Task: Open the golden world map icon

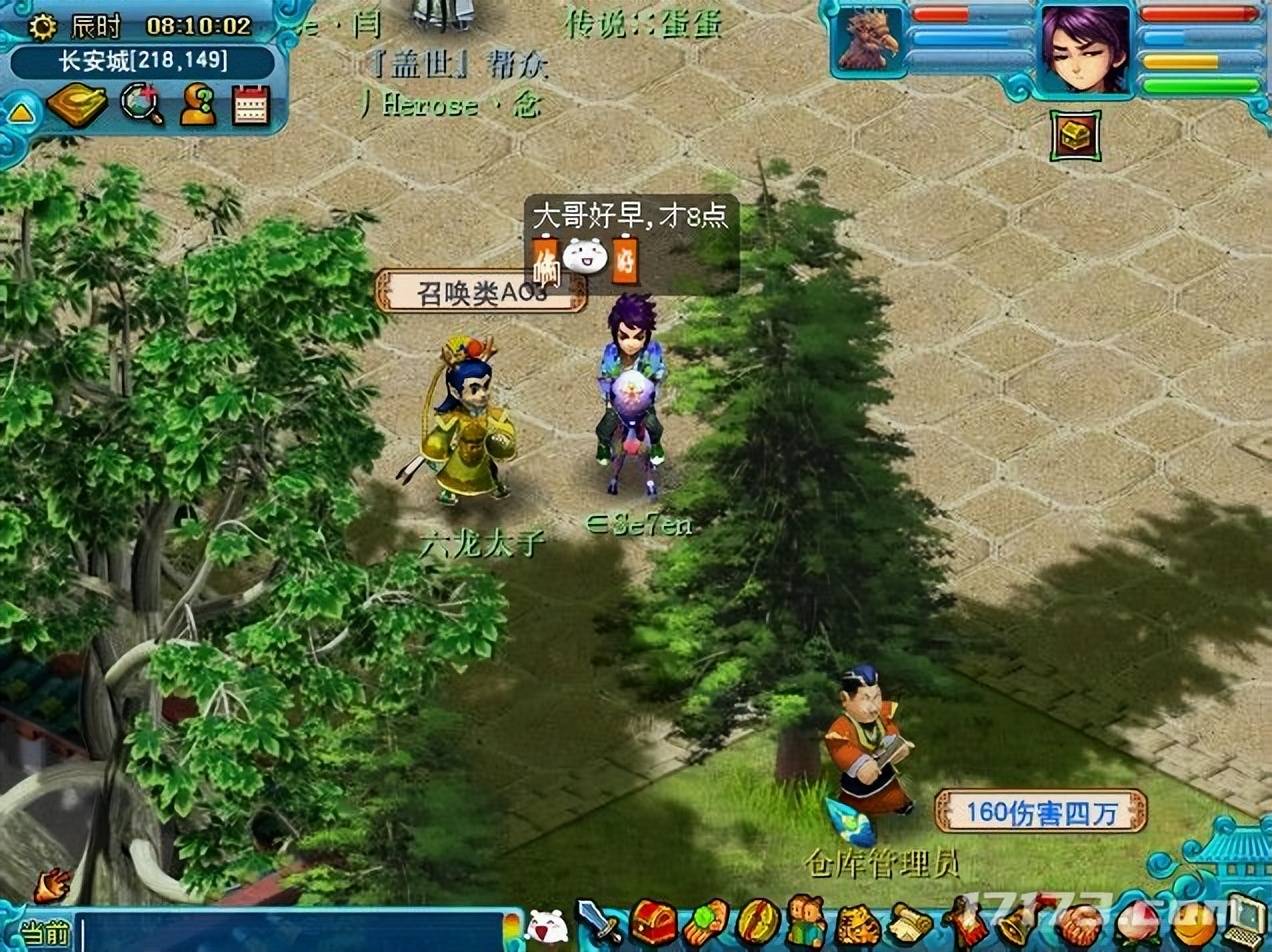Action: coord(77,105)
